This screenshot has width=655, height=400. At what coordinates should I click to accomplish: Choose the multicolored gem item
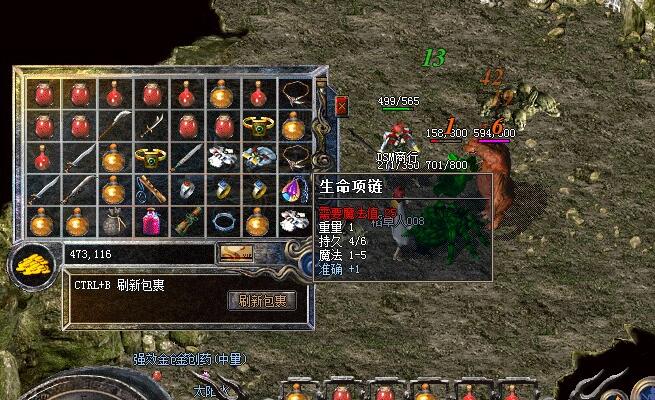coord(294,189)
